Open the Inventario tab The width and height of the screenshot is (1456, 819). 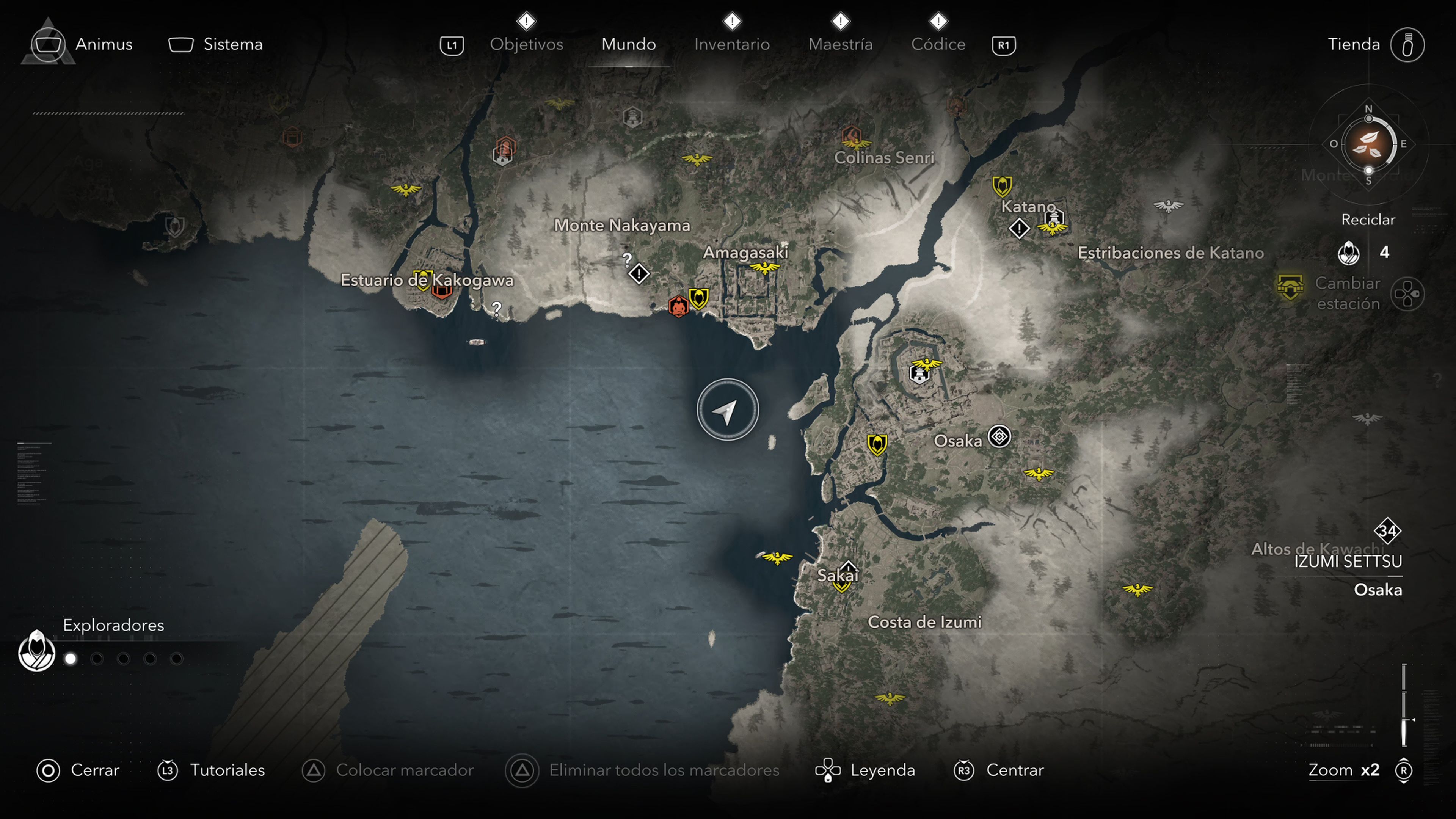coord(731,44)
